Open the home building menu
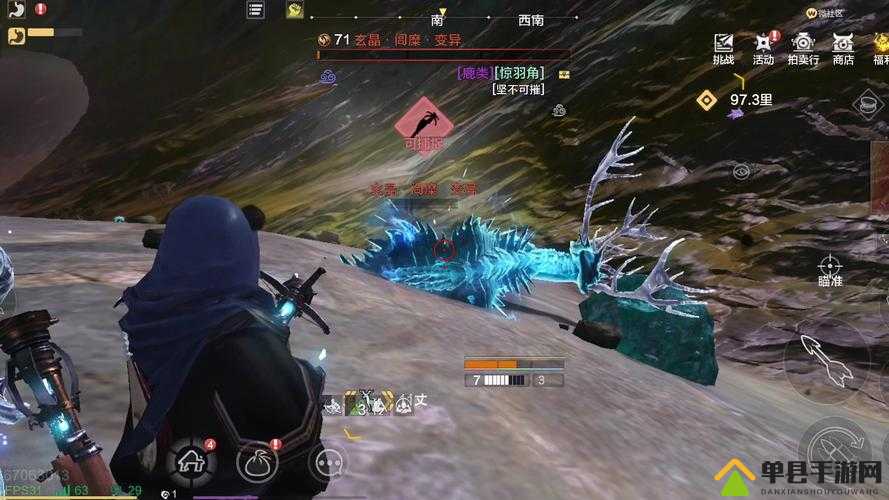Screen dimensions: 889x500 (192, 460)
